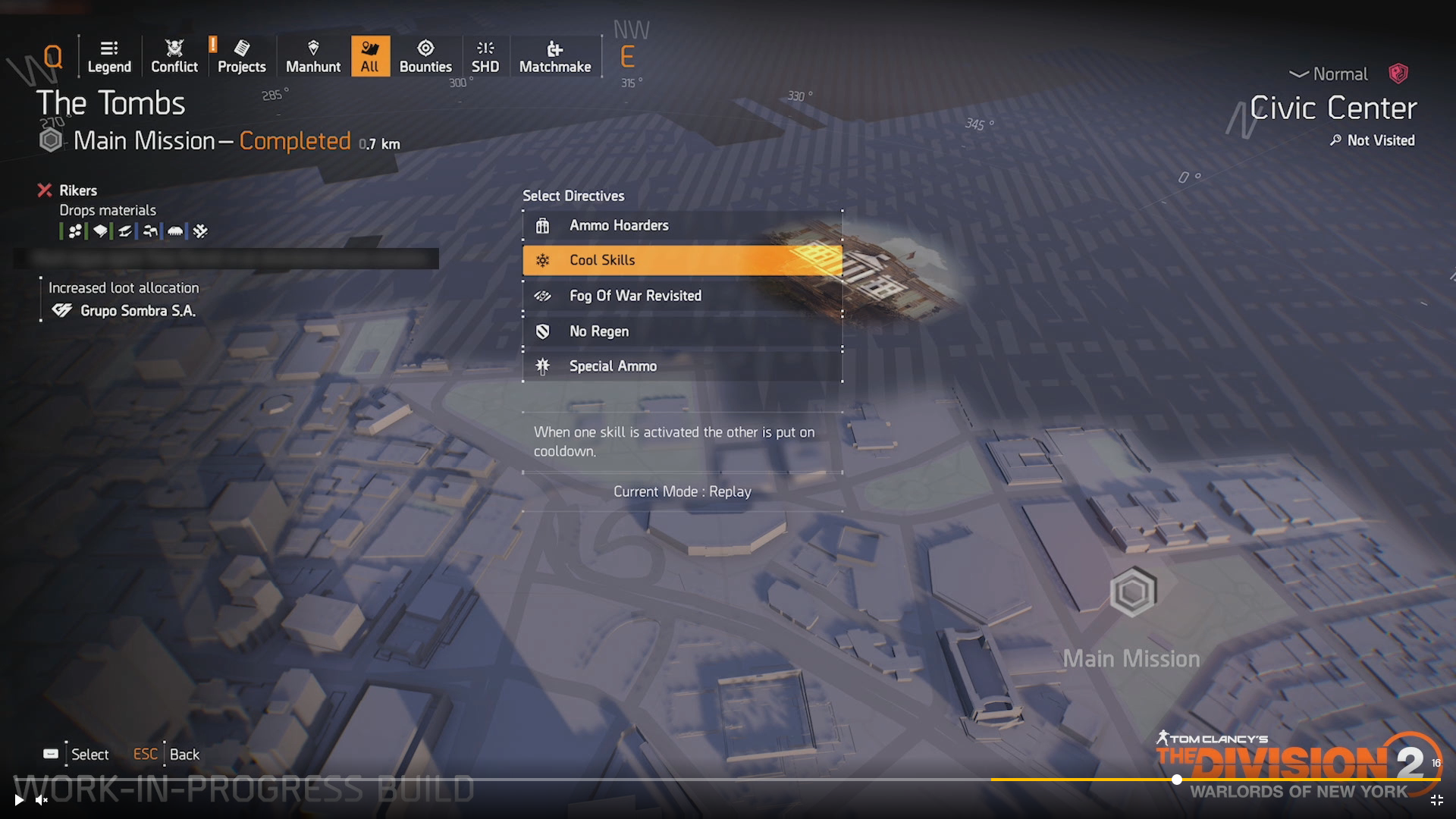Enable the Special Ammo directive
This screenshot has height=819, width=1456.
(681, 366)
